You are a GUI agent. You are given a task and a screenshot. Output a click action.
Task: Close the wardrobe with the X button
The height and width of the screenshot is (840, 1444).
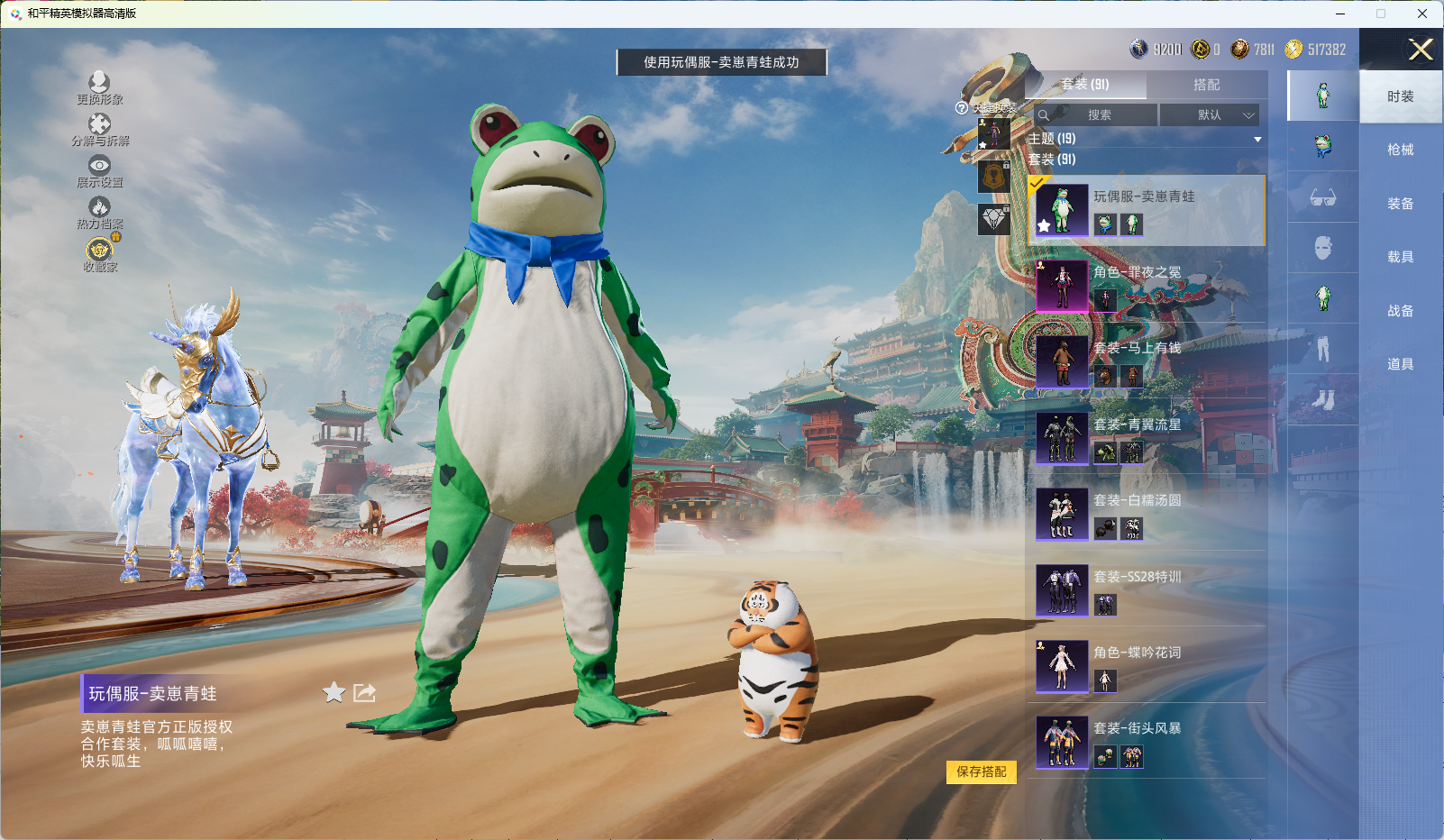1421,50
